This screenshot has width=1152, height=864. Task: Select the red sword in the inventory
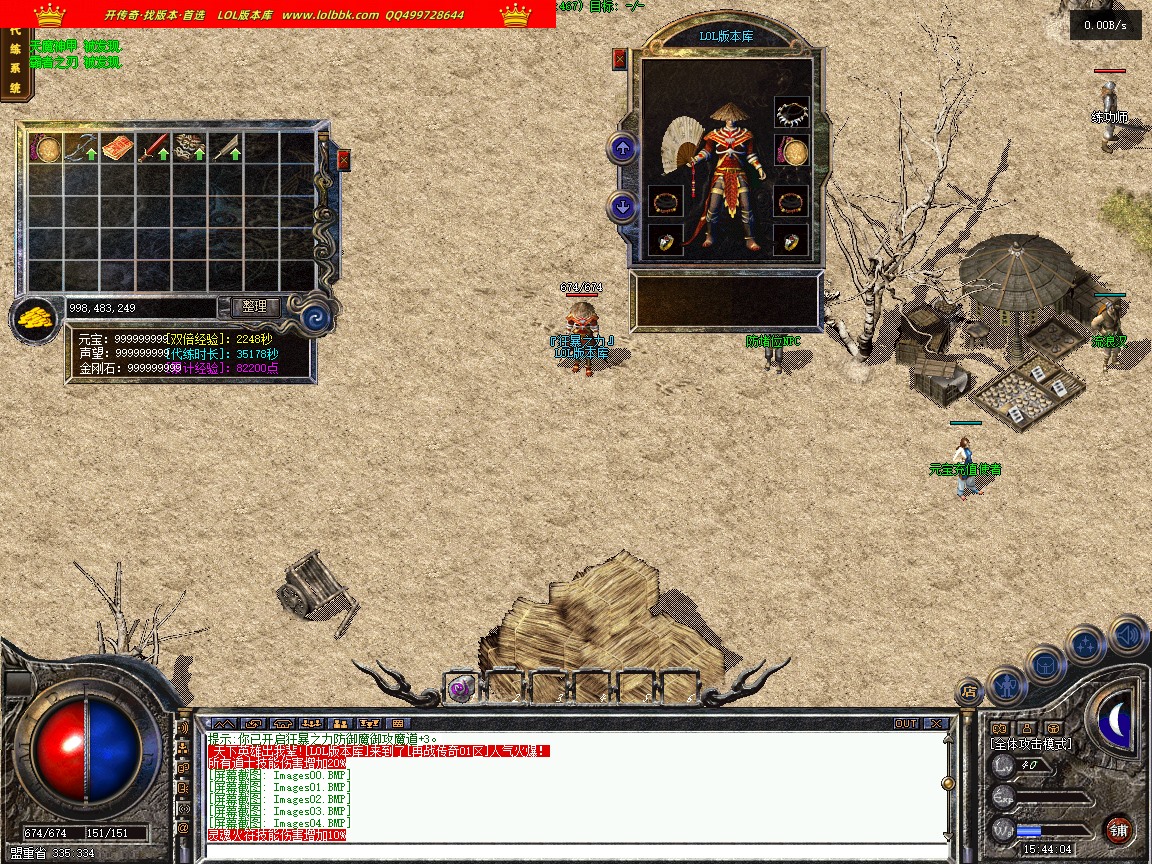(x=152, y=149)
